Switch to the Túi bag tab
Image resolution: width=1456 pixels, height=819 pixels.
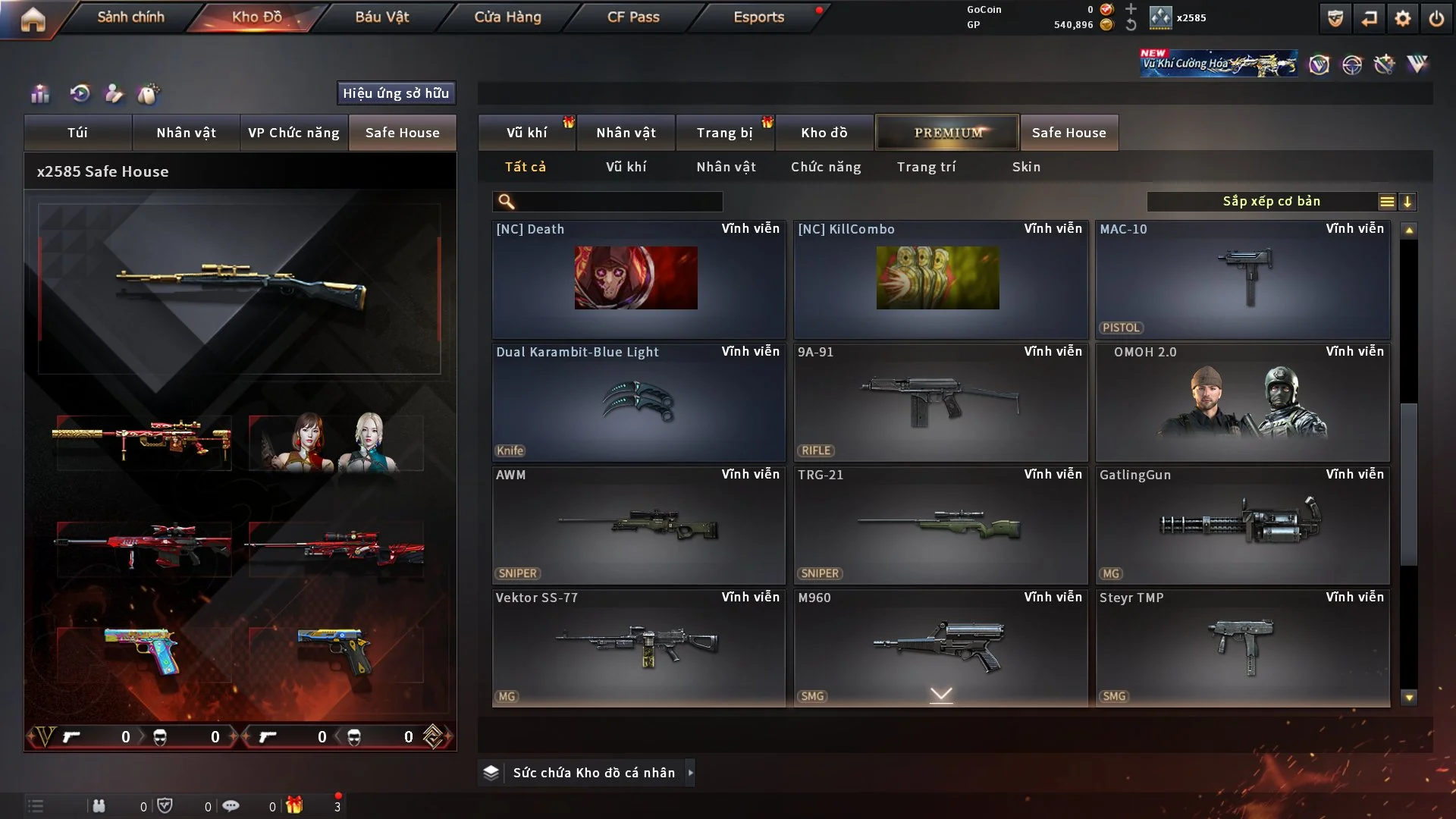tap(77, 133)
